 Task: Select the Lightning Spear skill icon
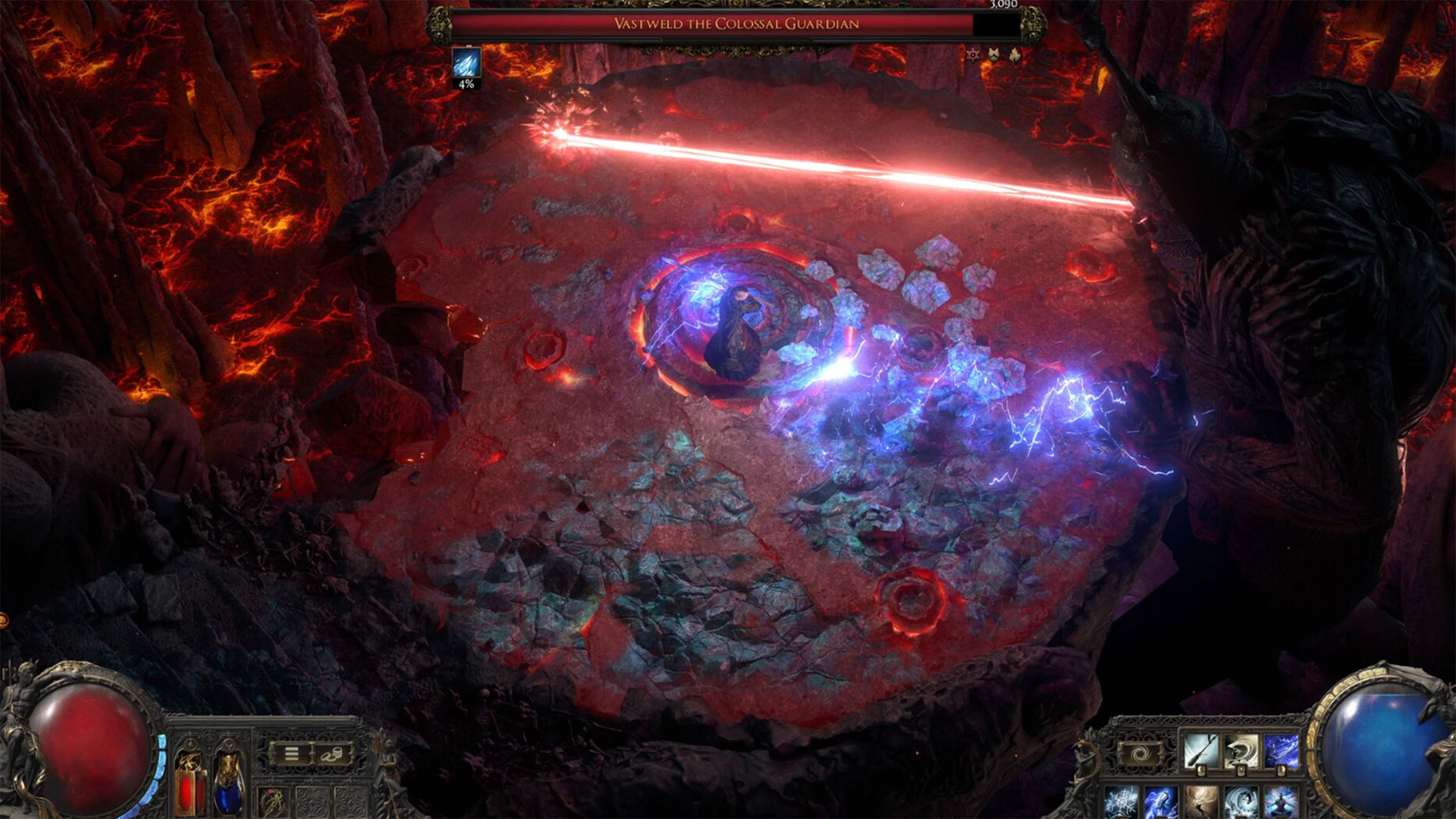point(1282,749)
